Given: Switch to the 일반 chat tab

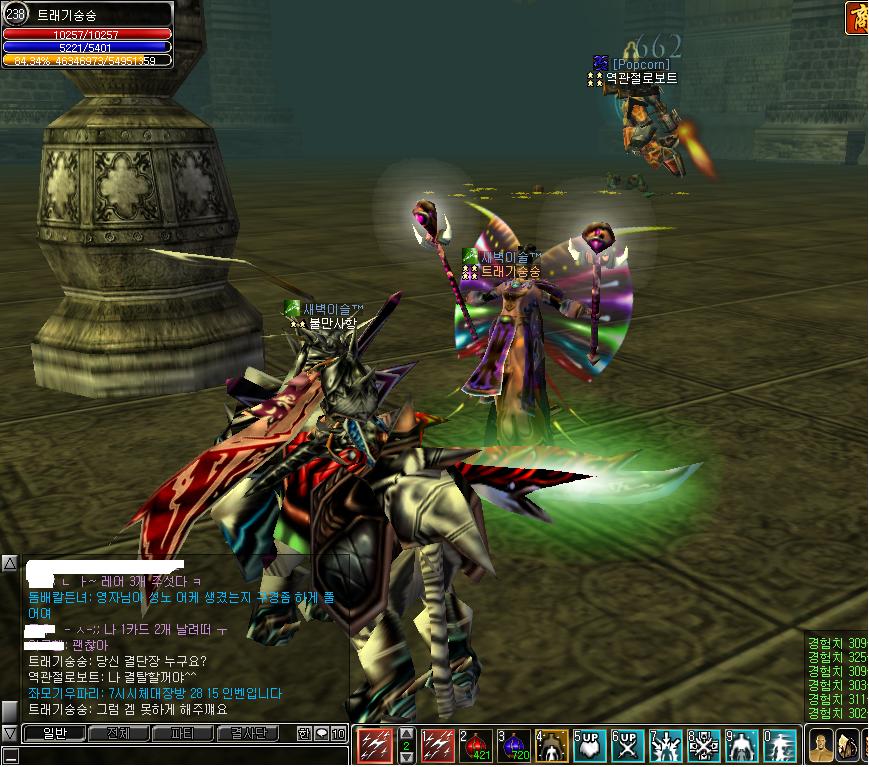Looking at the screenshot, I should click(x=53, y=734).
